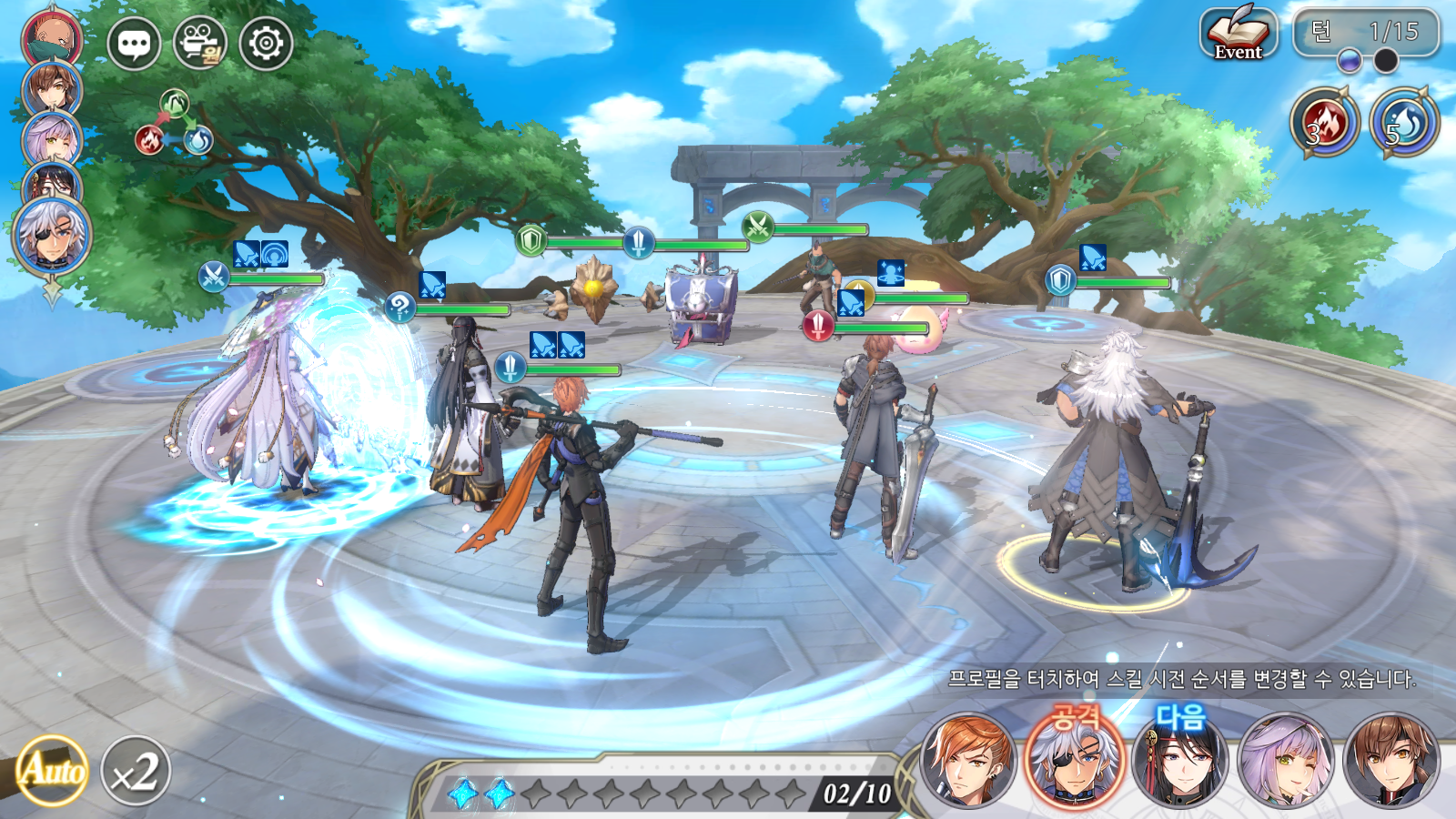Select the black-haired hero marked next
This screenshot has height=819, width=1456.
click(1180, 763)
